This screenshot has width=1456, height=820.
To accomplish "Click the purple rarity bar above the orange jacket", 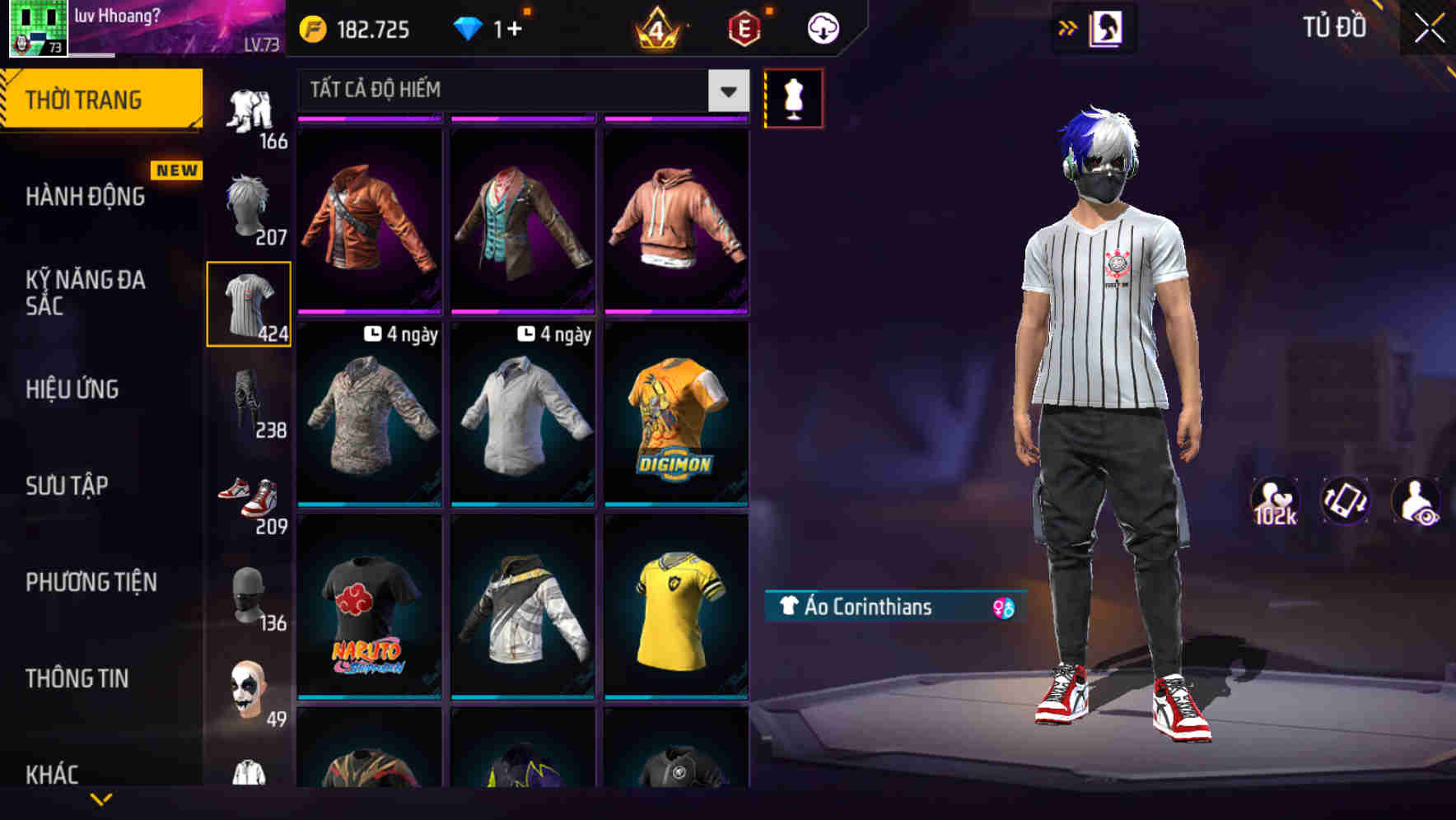I will [370, 120].
